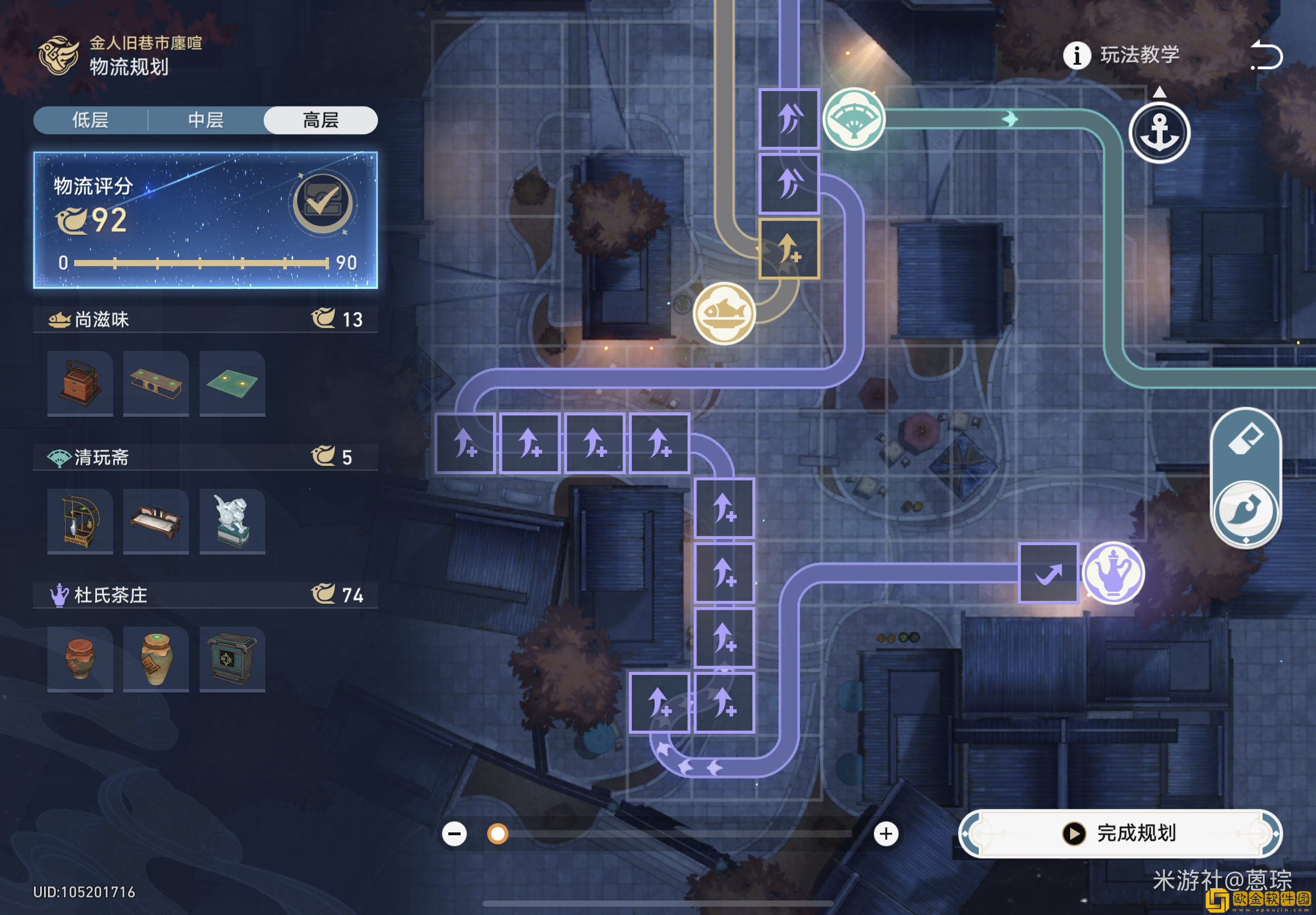Select the route drawing tool
1316x915 pixels.
[x=1246, y=511]
